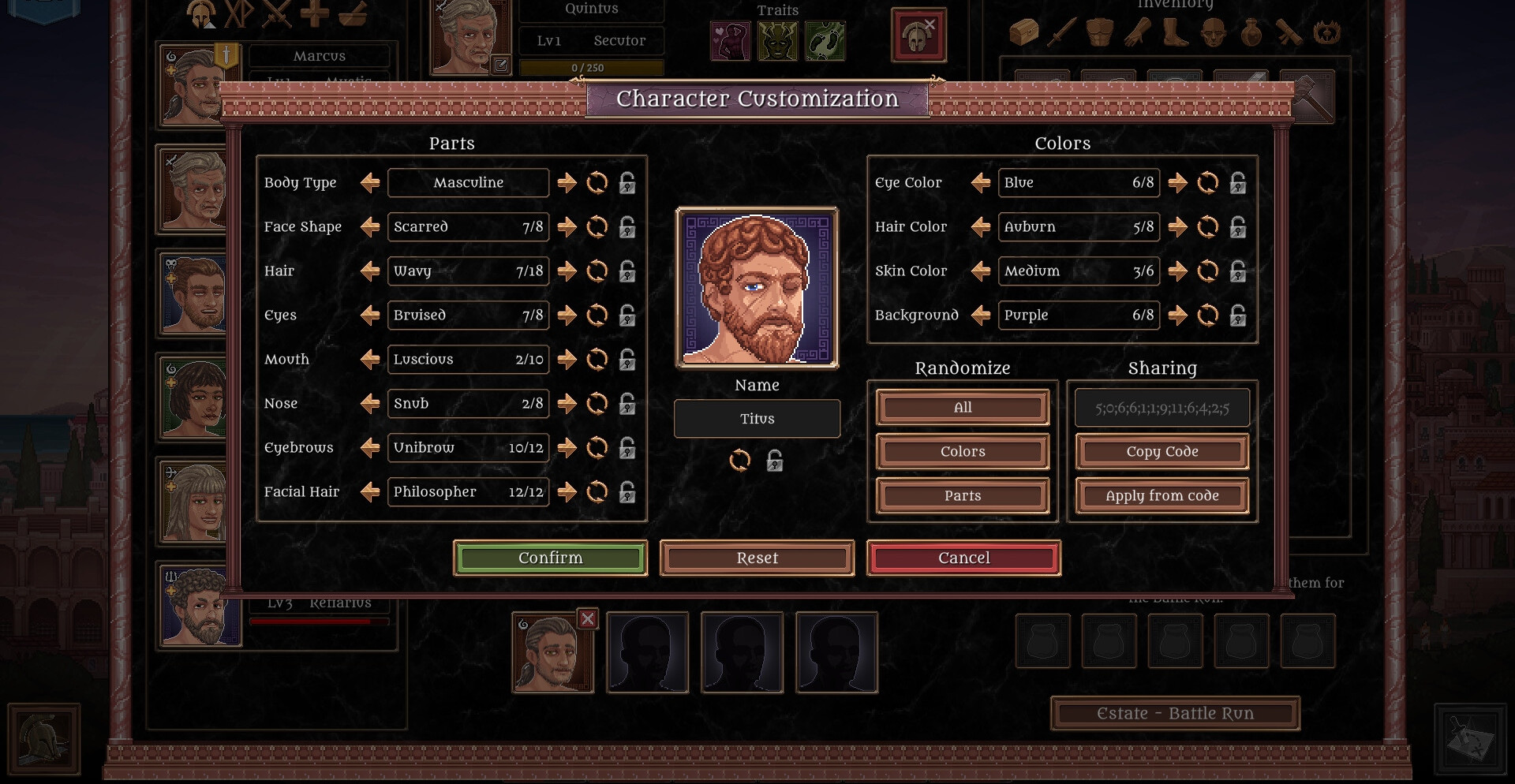Screen dimensions: 1515x784
Task: Select previous Skin Color
Action: coord(981,271)
